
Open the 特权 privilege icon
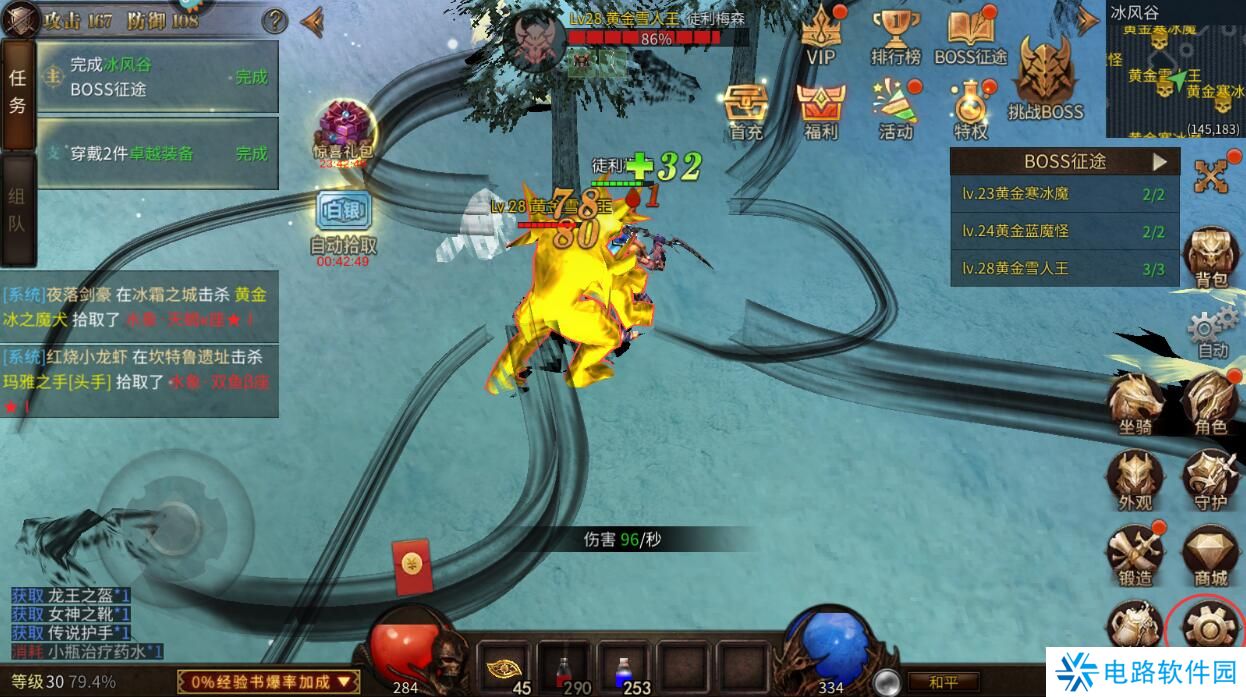click(x=970, y=108)
